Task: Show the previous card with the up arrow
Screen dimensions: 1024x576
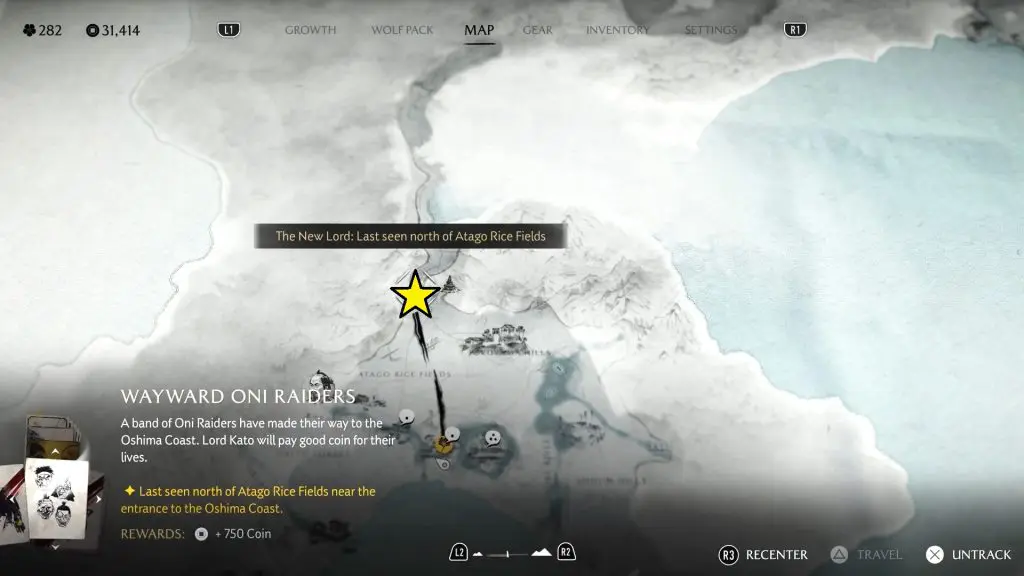Action: (x=55, y=452)
